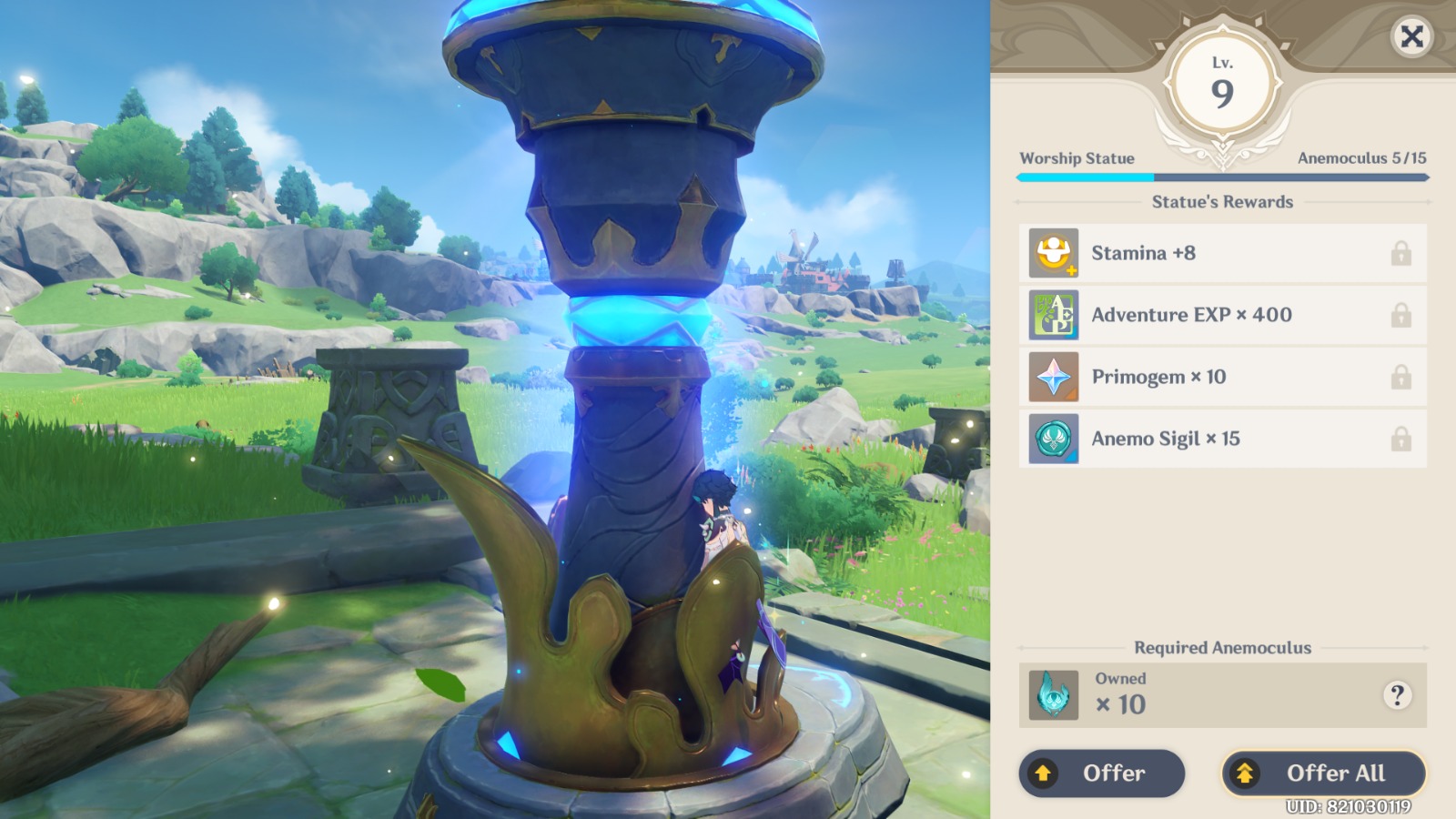Click the lock icon beside Stamina +8
The image size is (1456, 819).
coord(1401,253)
